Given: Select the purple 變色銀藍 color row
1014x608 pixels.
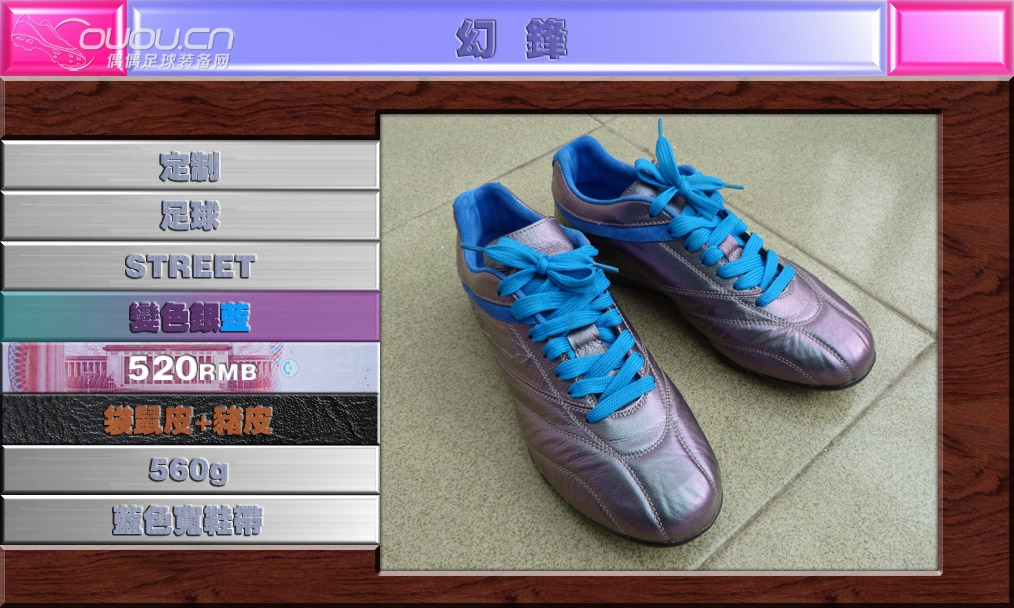Looking at the screenshot, I should [x=190, y=317].
